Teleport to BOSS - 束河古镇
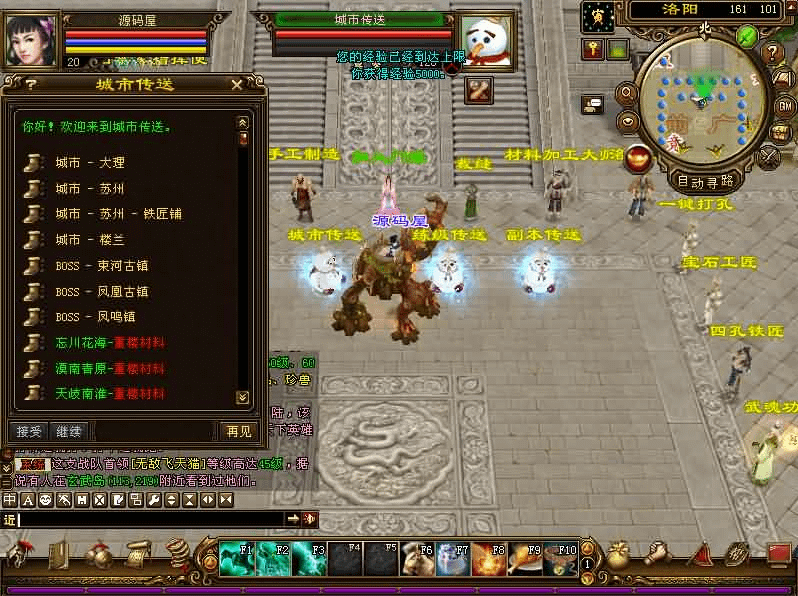Image resolution: width=798 pixels, height=596 pixels. (102, 266)
